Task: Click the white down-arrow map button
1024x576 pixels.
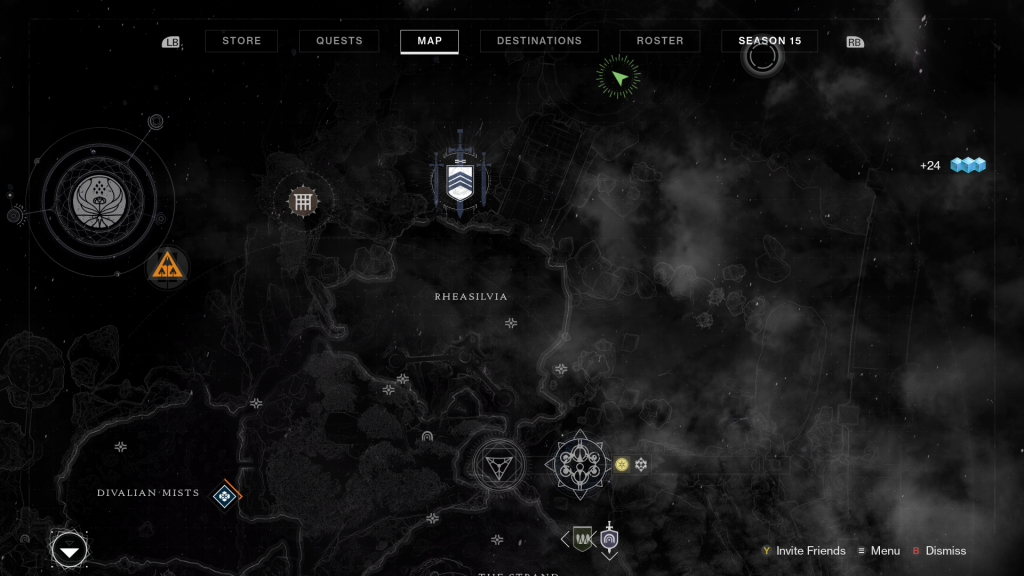Action: point(70,550)
